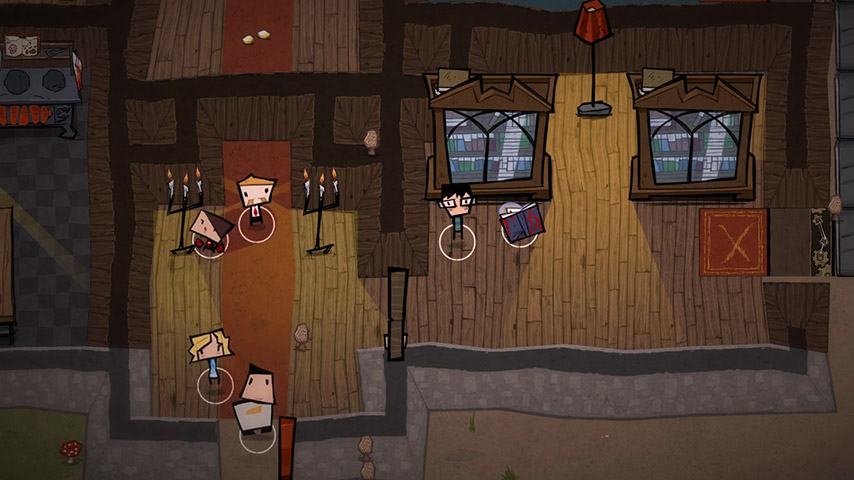Select the blond man with red tie

[256, 200]
